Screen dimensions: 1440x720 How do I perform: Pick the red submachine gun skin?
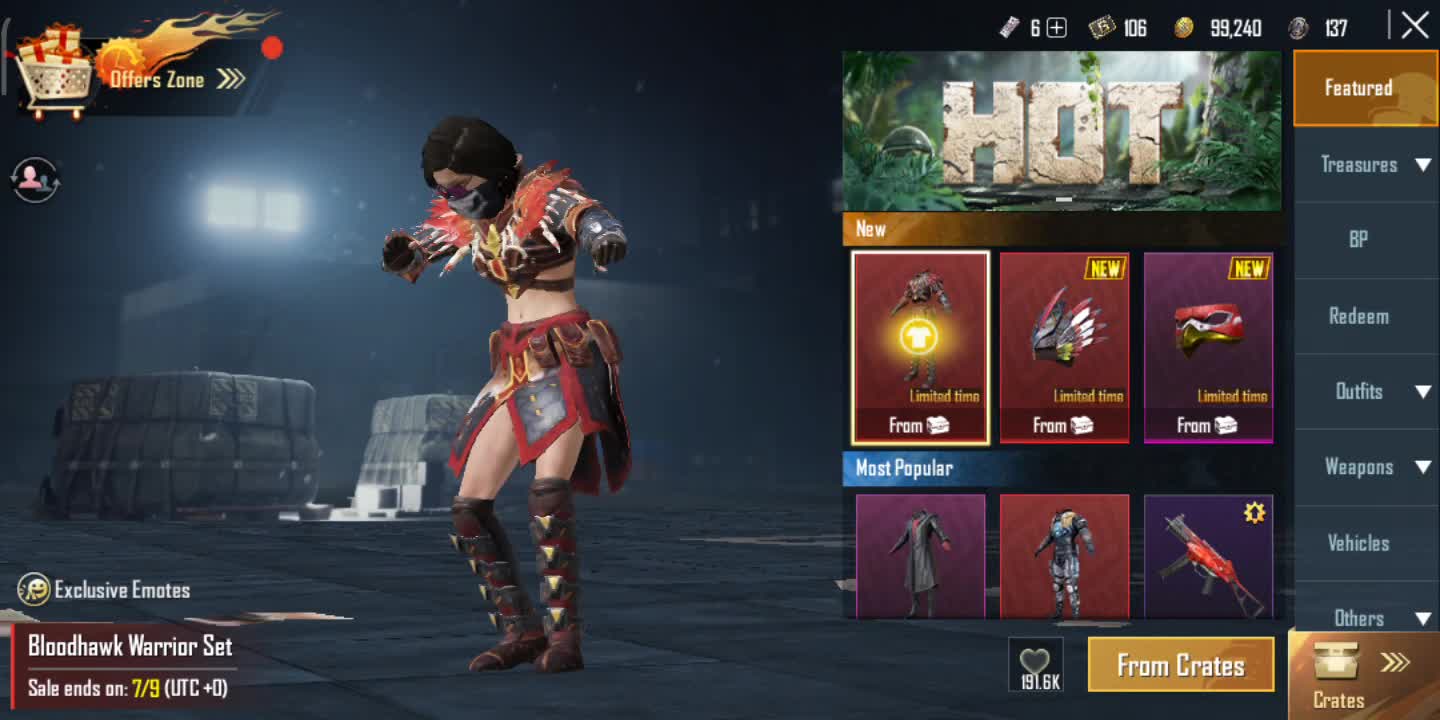pyautogui.click(x=1208, y=557)
